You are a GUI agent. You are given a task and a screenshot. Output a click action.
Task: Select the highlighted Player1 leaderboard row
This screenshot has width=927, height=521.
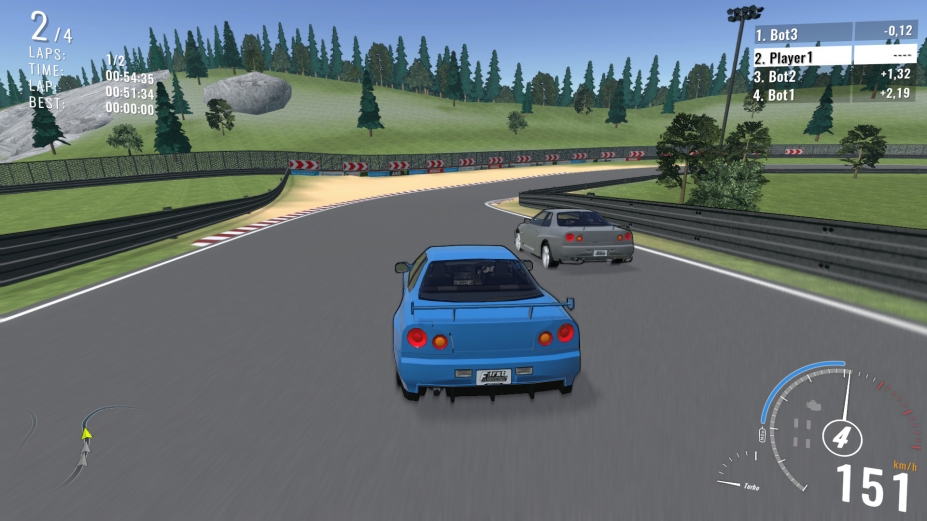coord(834,57)
